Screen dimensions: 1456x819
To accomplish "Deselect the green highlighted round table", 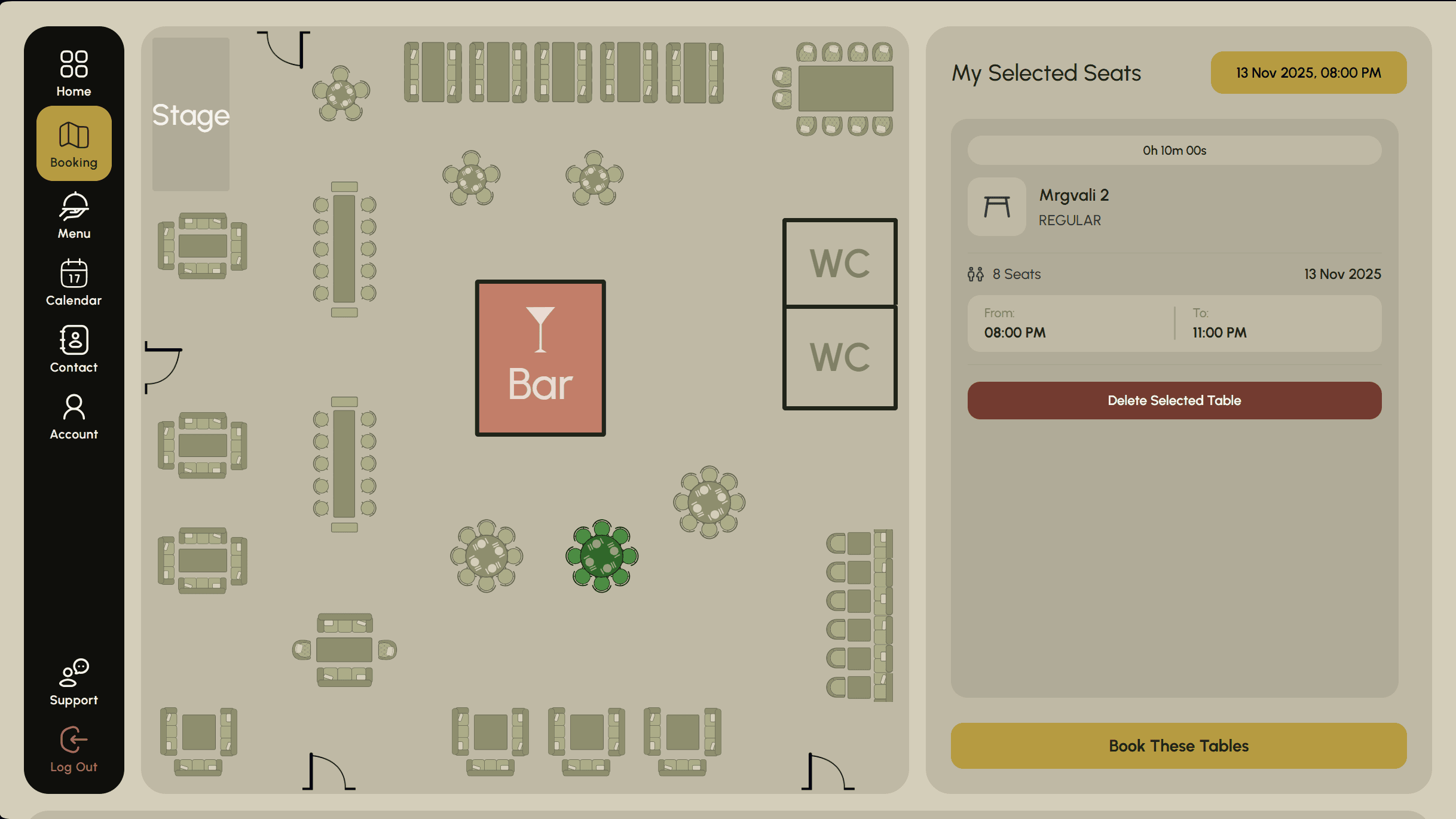I will coord(601,556).
